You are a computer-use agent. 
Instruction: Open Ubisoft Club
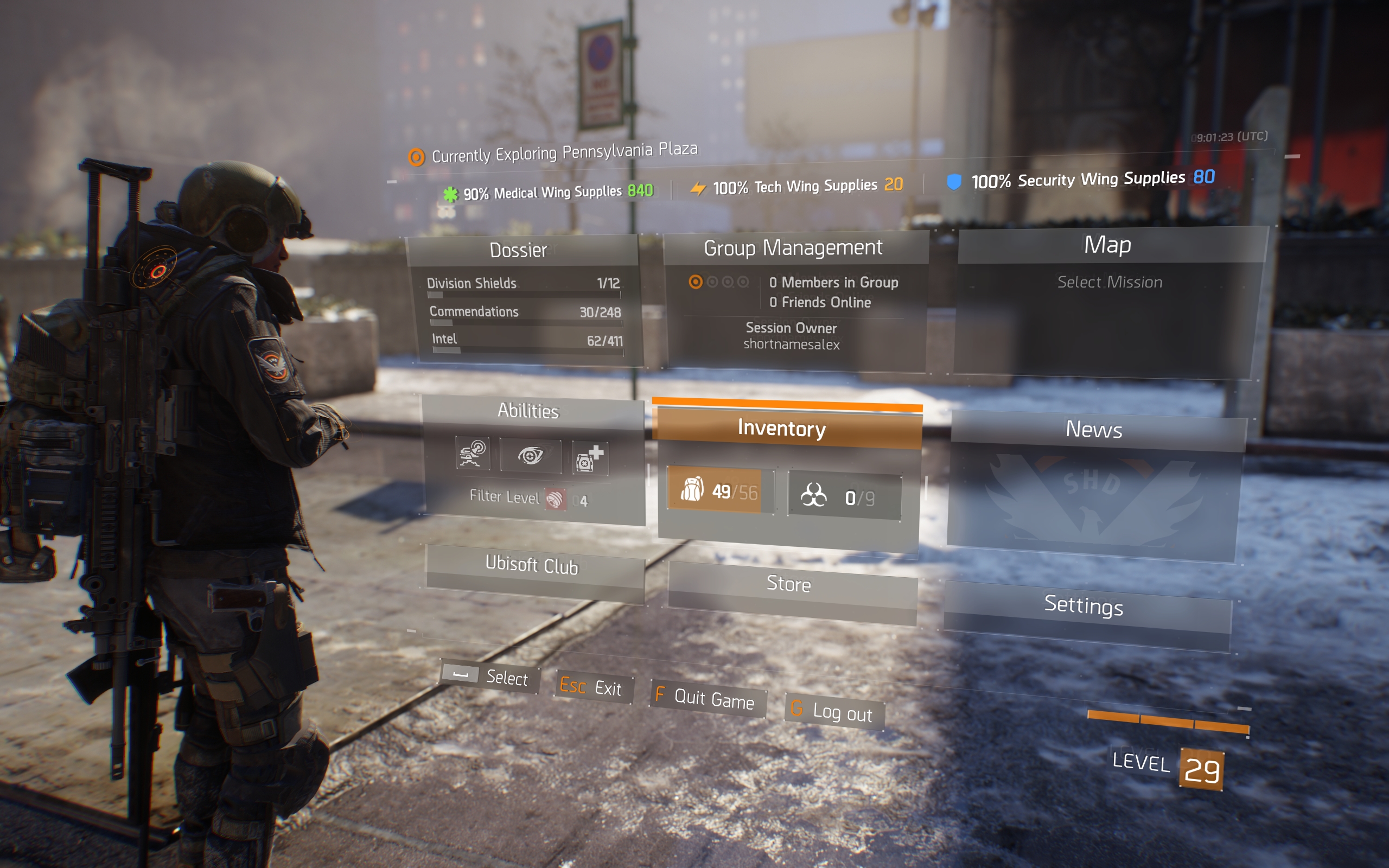coord(532,565)
